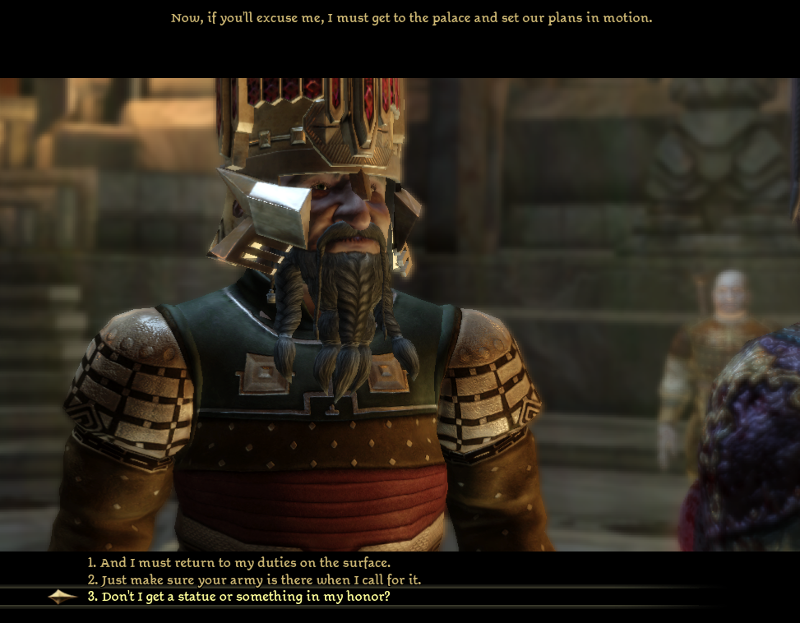Choose reply about returning to surface duties
The image size is (800, 623).
(x=238, y=562)
